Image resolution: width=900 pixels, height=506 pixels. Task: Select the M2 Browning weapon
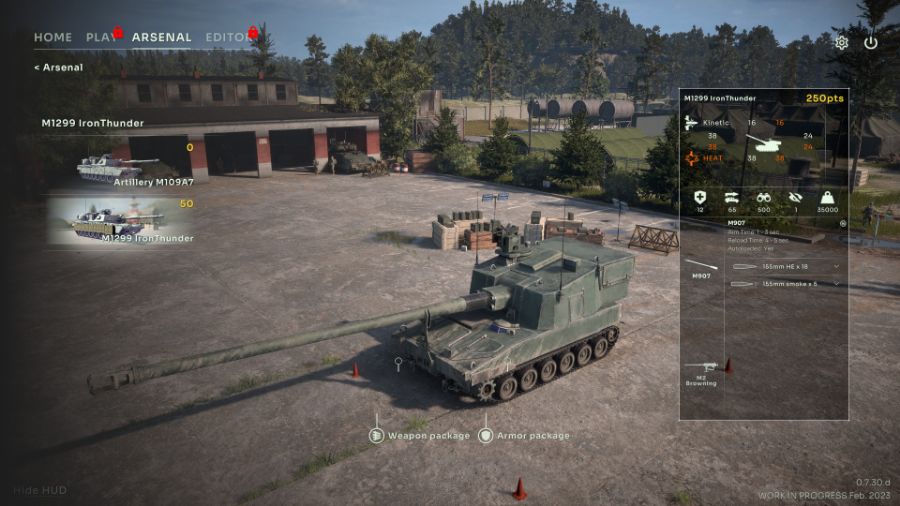tap(701, 373)
